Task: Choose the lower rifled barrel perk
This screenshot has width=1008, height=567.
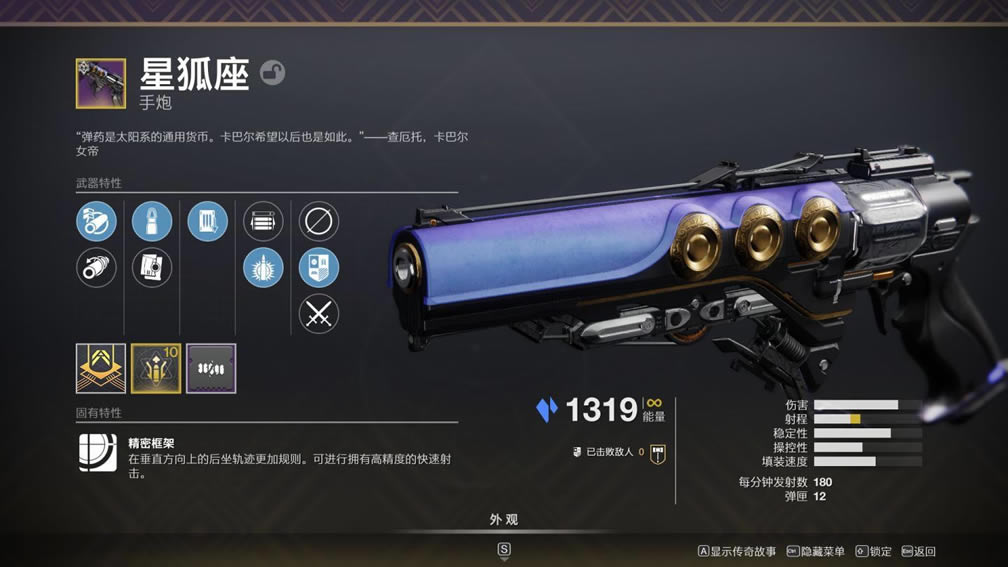Action: (96, 267)
